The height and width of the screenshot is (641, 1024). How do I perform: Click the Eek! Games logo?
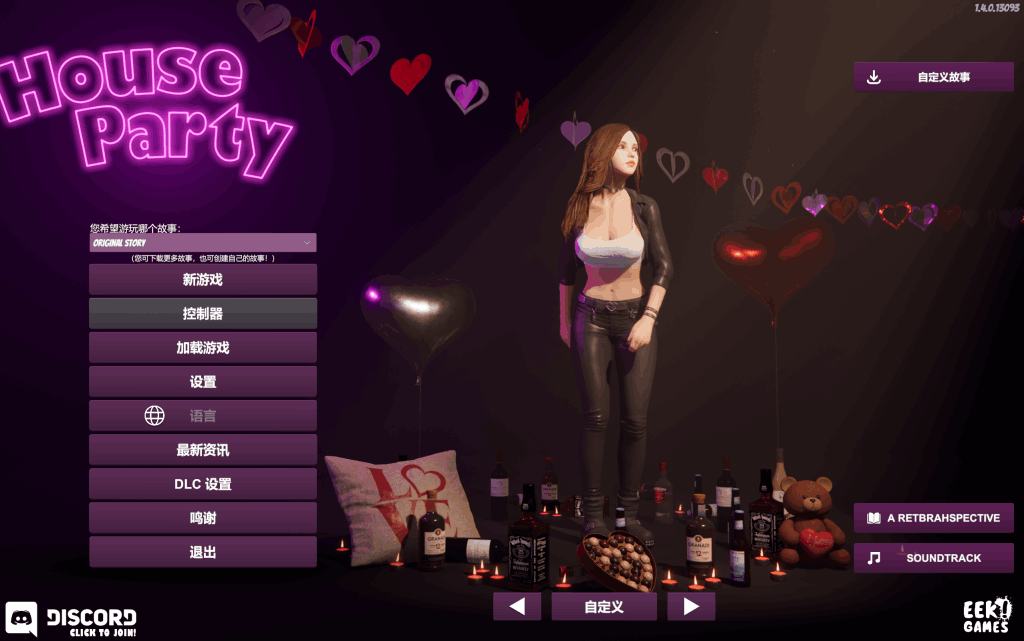click(986, 615)
